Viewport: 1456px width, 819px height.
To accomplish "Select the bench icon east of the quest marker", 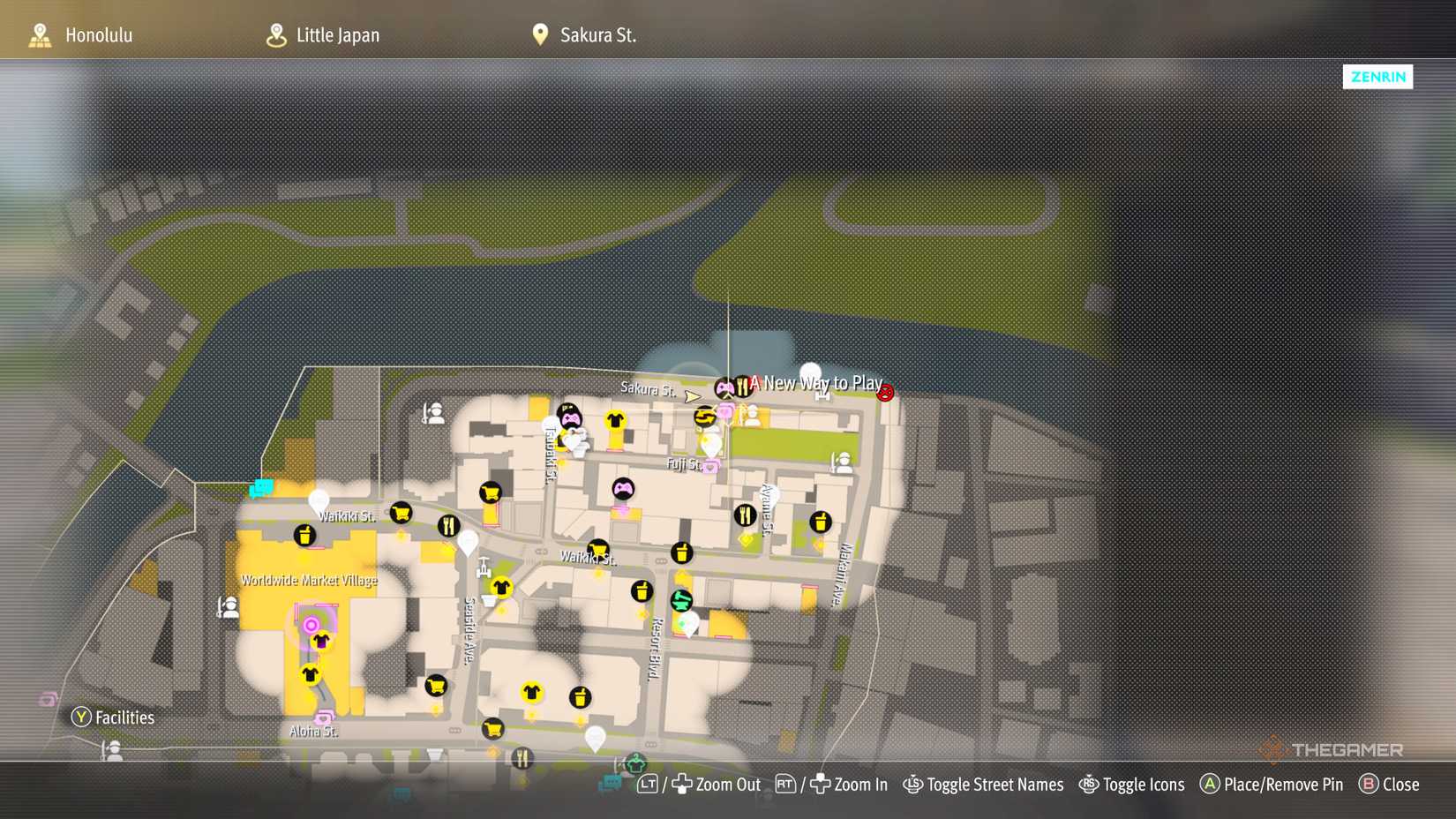I will tap(822, 395).
